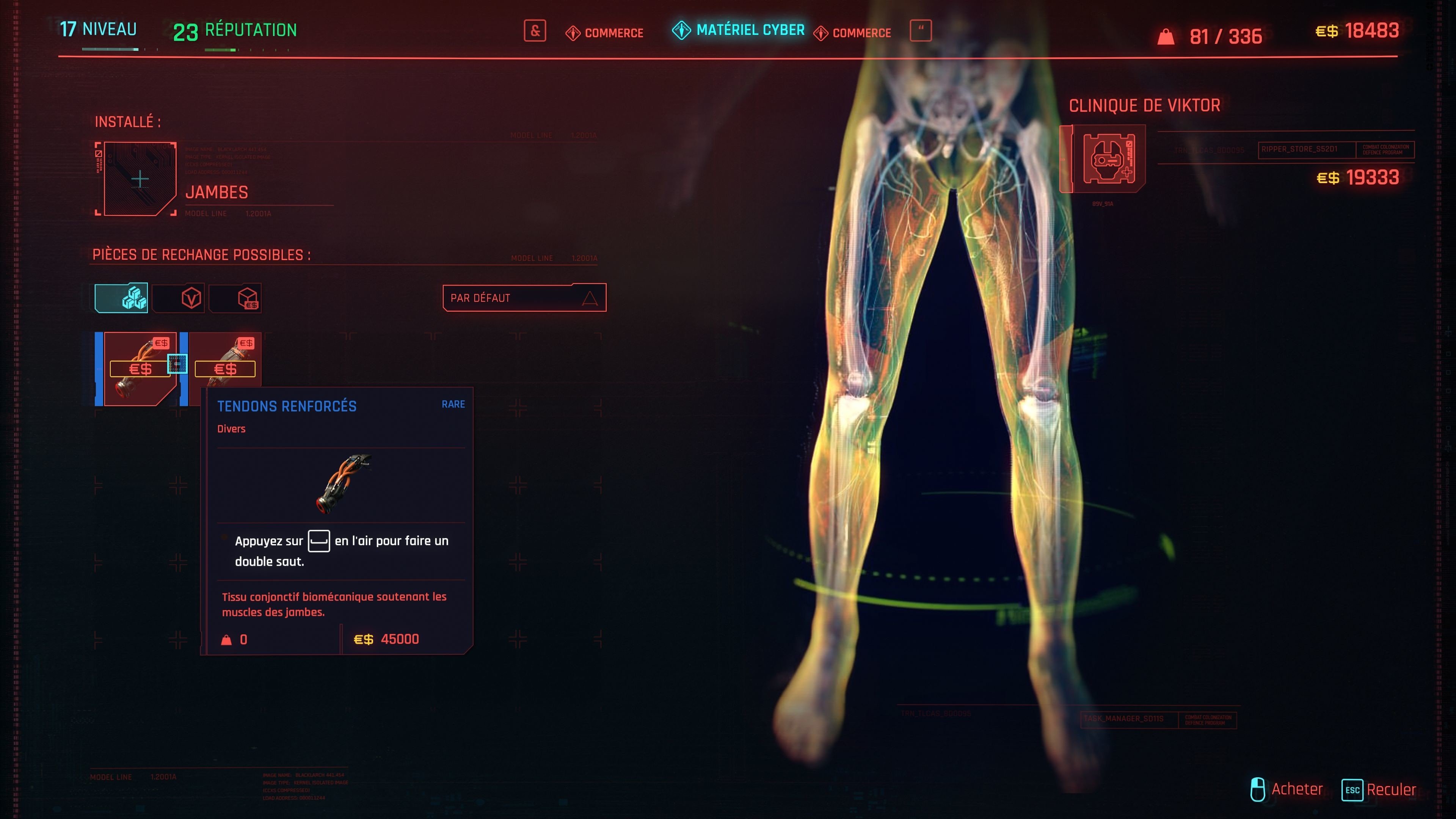Click the right COMMERCE diamond icon
This screenshot has height=819, width=1456.
[x=821, y=33]
